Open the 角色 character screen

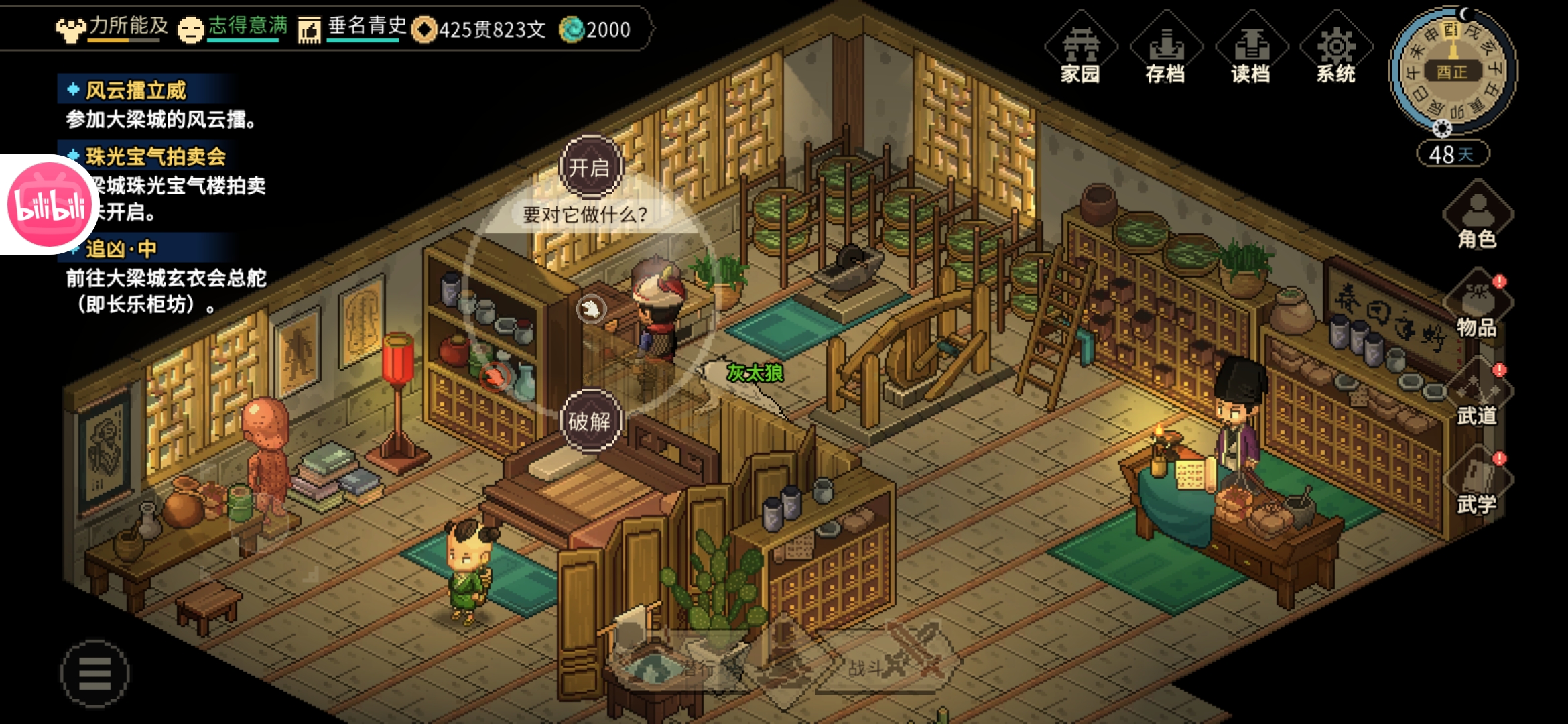click(x=1478, y=216)
